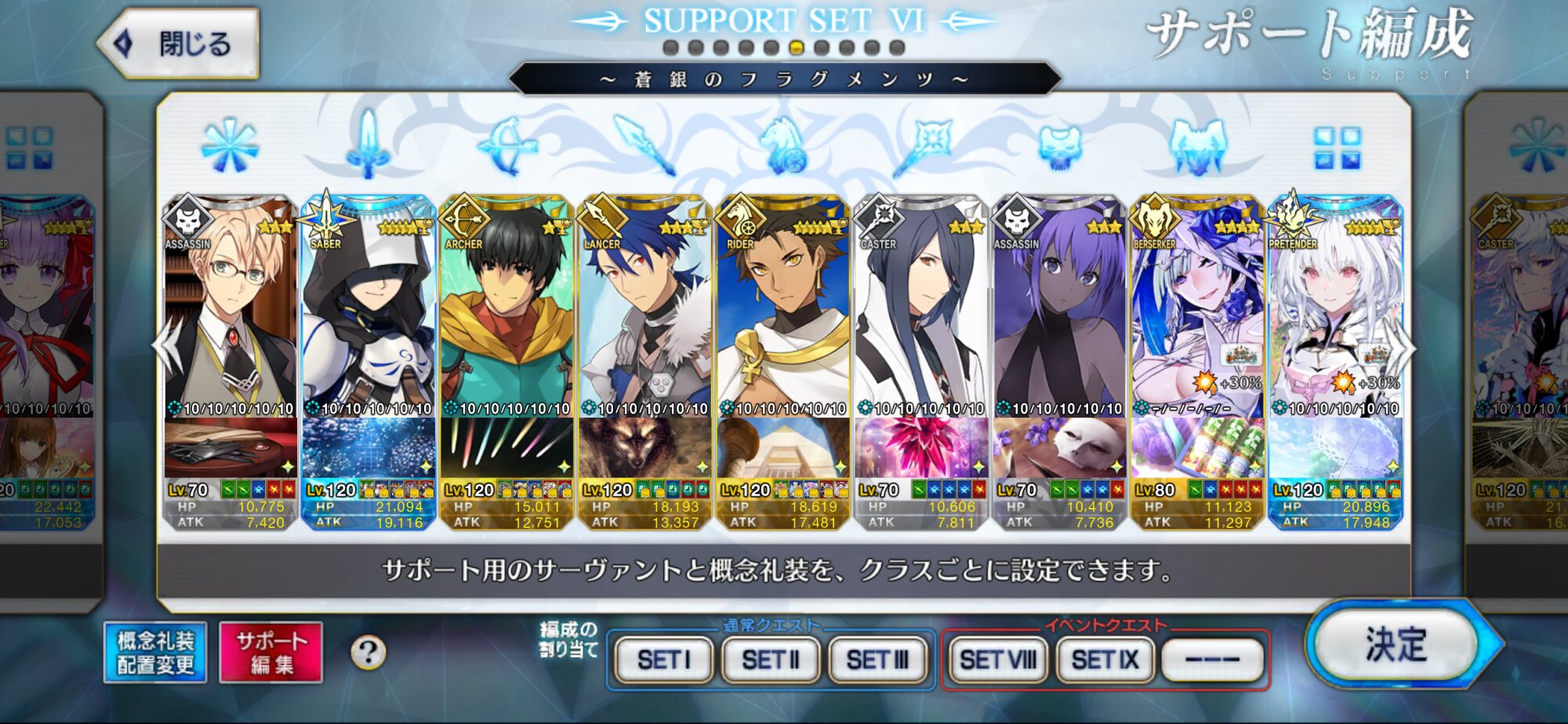The height and width of the screenshot is (724, 1568).
Task: Open 概念礼装 配置変更 craft essence arrangement
Action: point(155,653)
